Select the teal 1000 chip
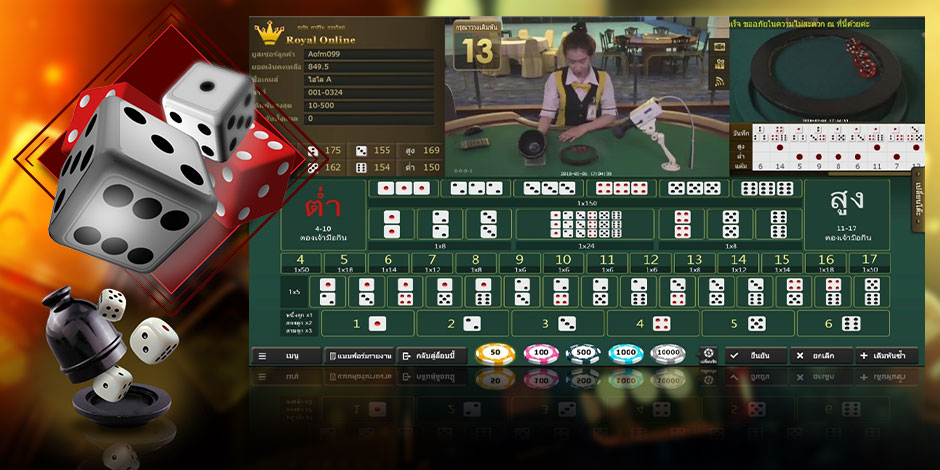Image resolution: width=940 pixels, height=470 pixels. coord(625,355)
